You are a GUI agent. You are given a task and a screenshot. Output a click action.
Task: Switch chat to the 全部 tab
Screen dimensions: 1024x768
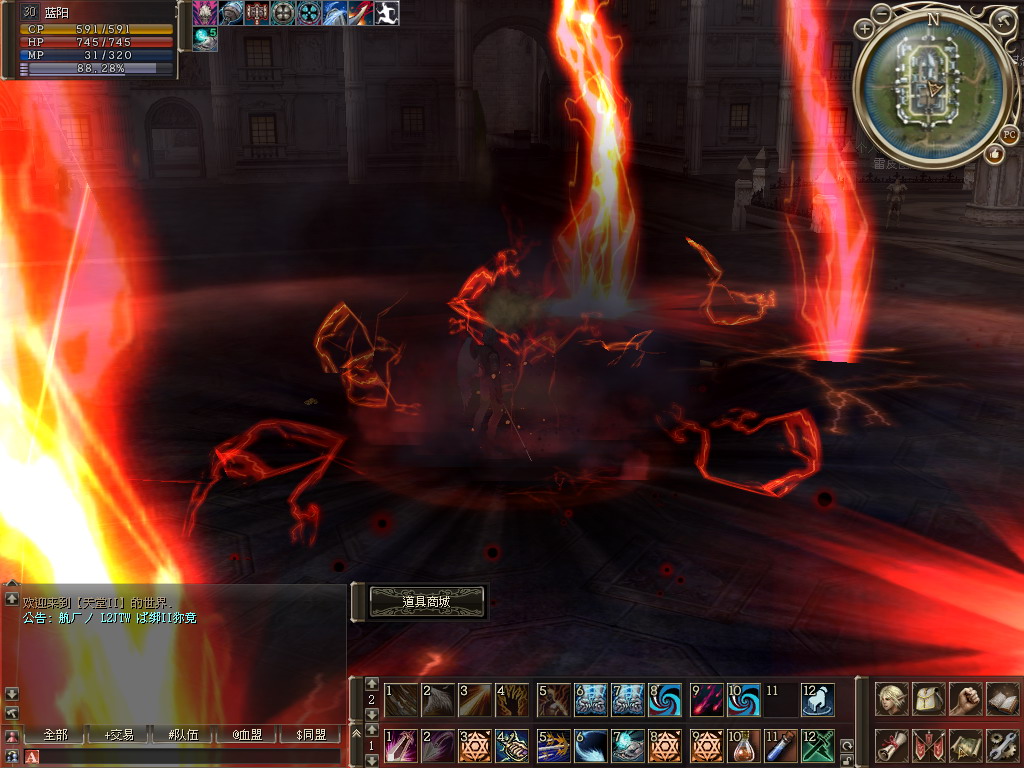pyautogui.click(x=55, y=735)
